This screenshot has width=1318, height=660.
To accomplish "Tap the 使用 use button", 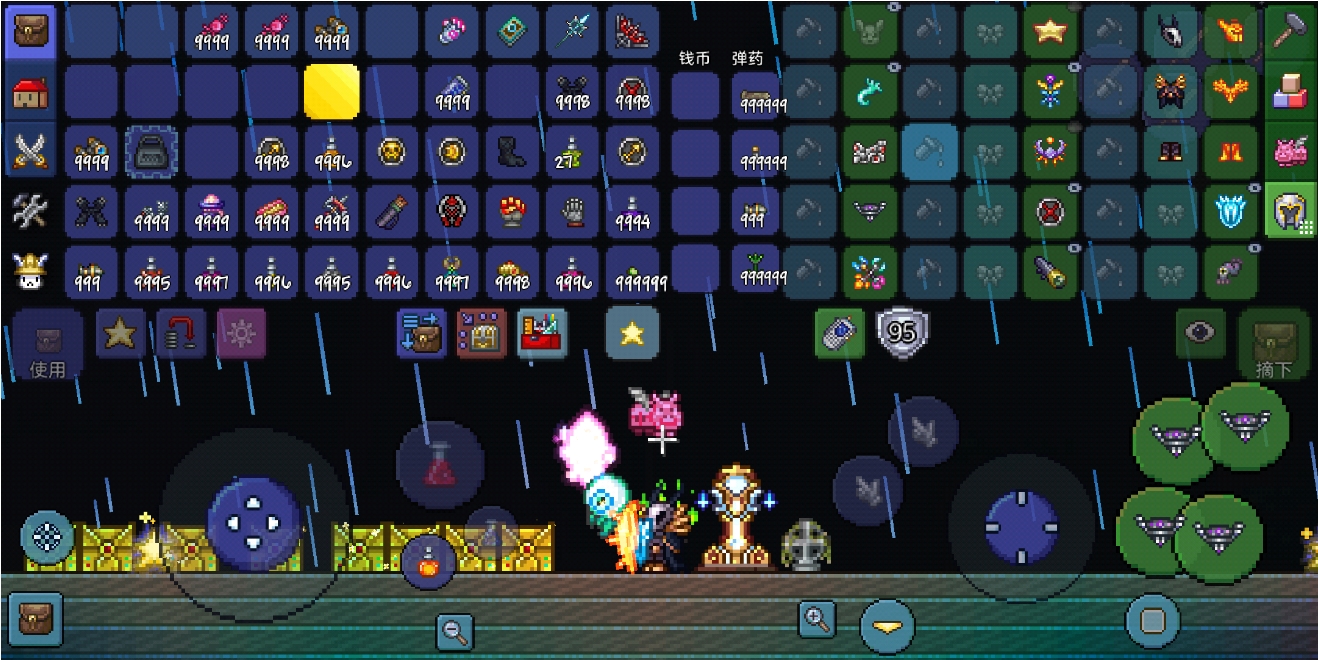I will tap(47, 345).
